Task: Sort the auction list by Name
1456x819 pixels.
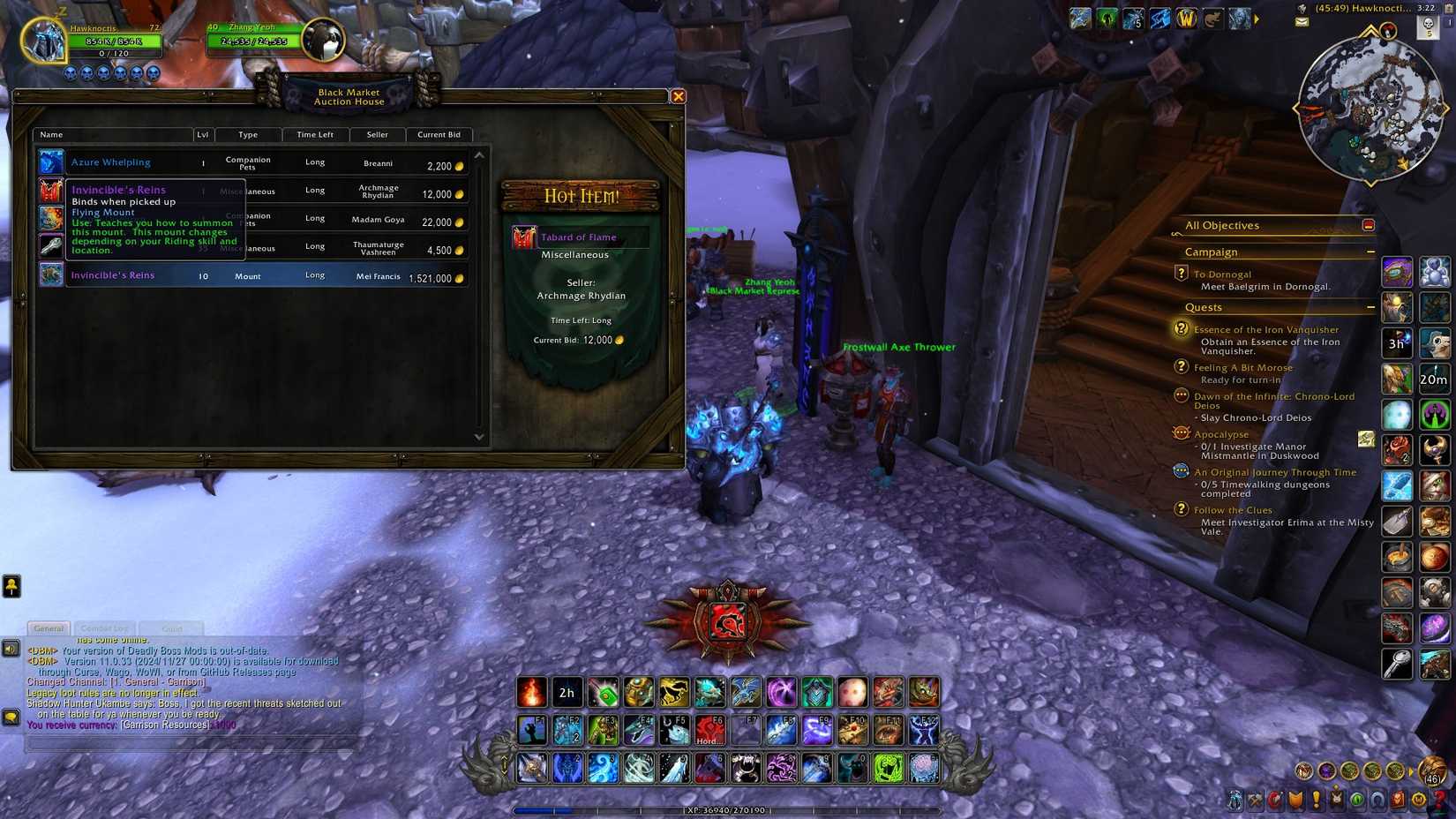Action: 50,134
